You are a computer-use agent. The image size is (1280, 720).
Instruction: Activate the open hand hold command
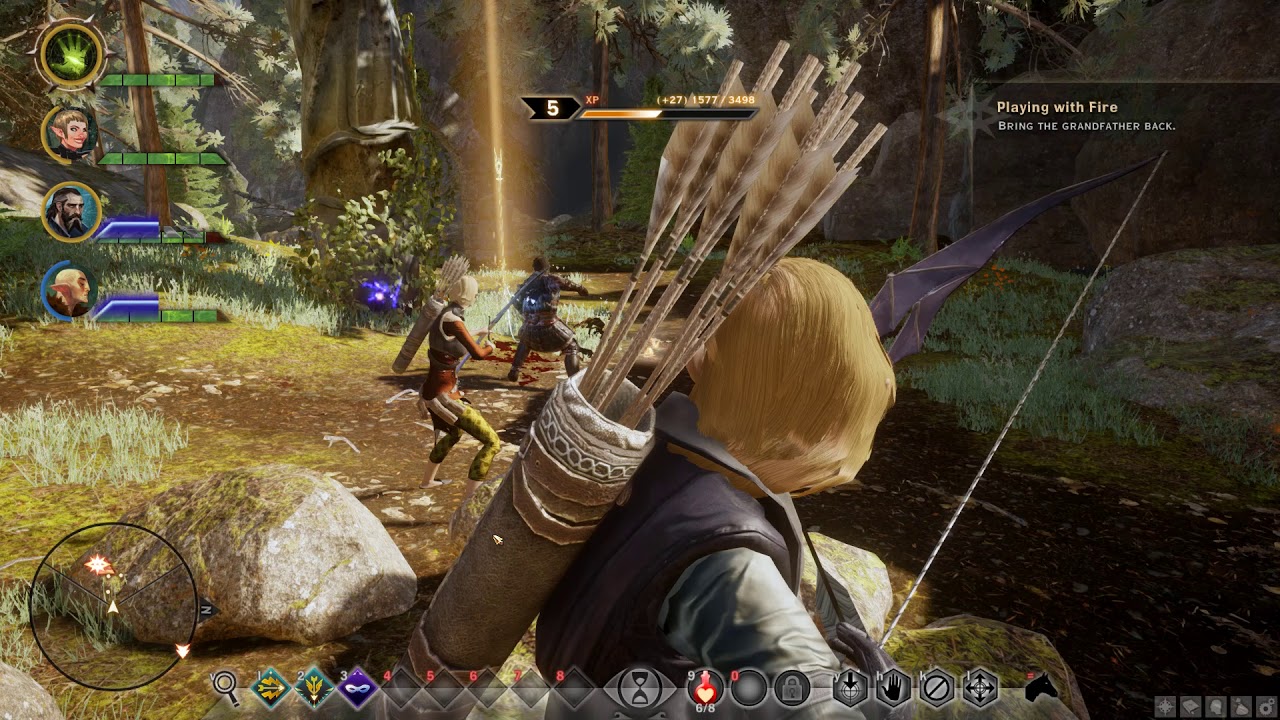tap(893, 688)
